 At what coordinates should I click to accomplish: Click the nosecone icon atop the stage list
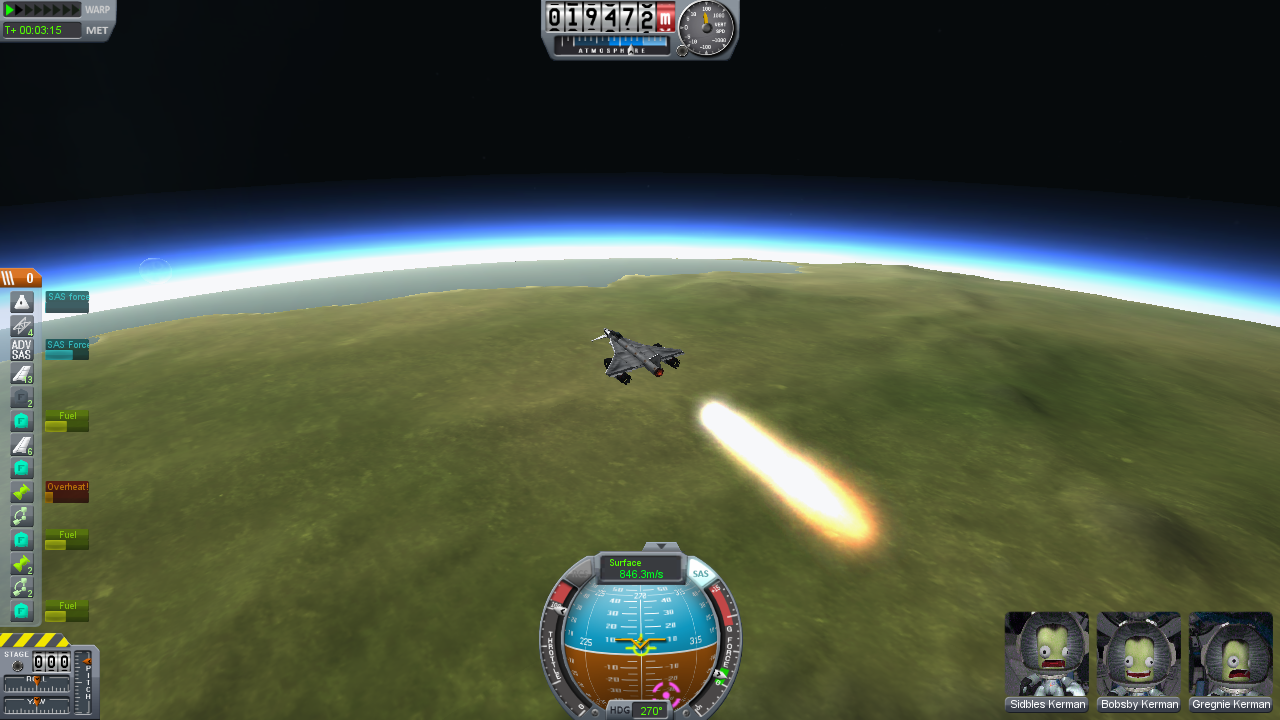point(22,299)
